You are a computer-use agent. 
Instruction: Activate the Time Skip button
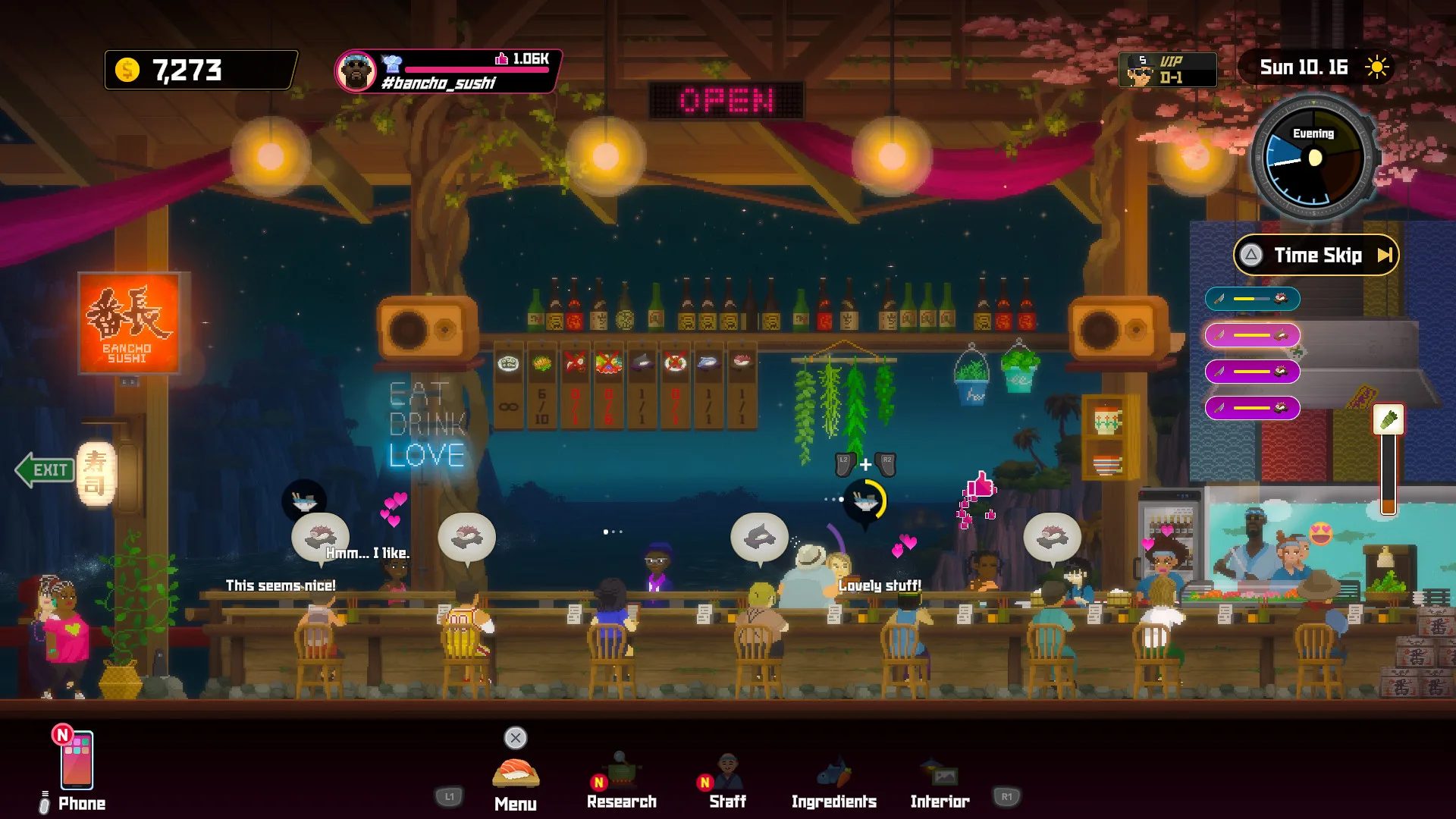1316,256
